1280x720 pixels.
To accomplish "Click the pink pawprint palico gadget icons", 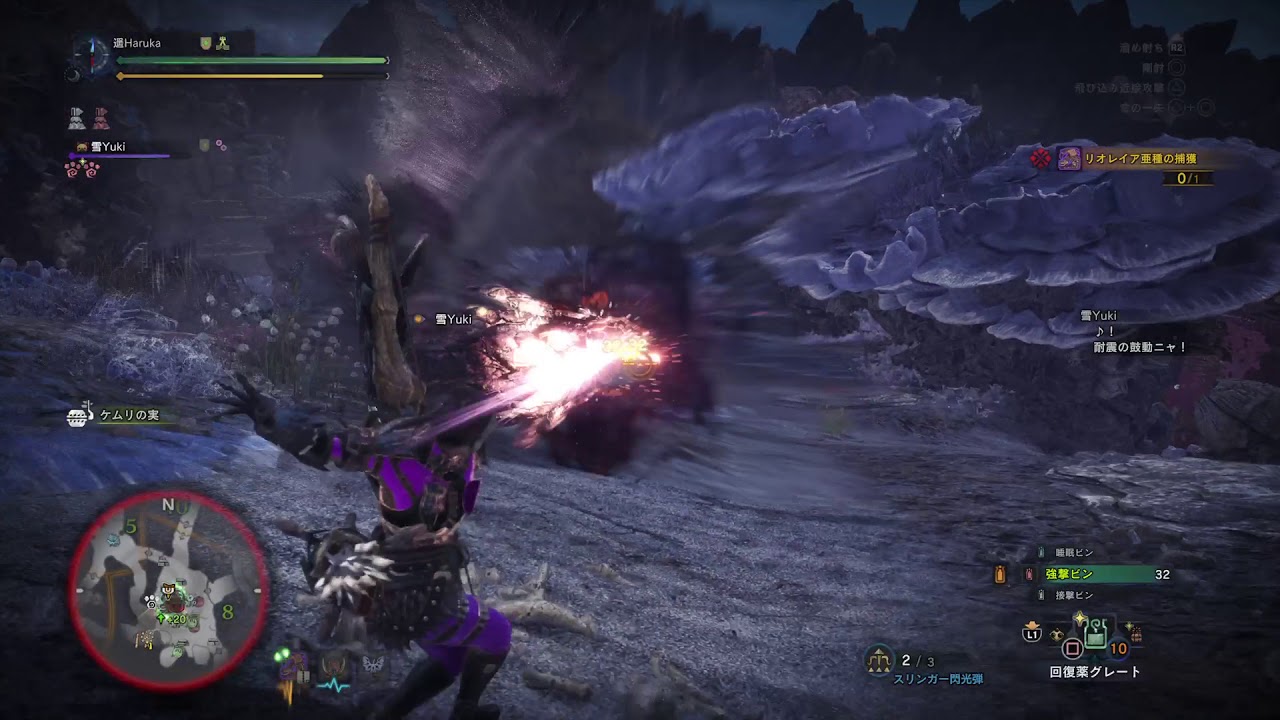I will click(x=82, y=168).
